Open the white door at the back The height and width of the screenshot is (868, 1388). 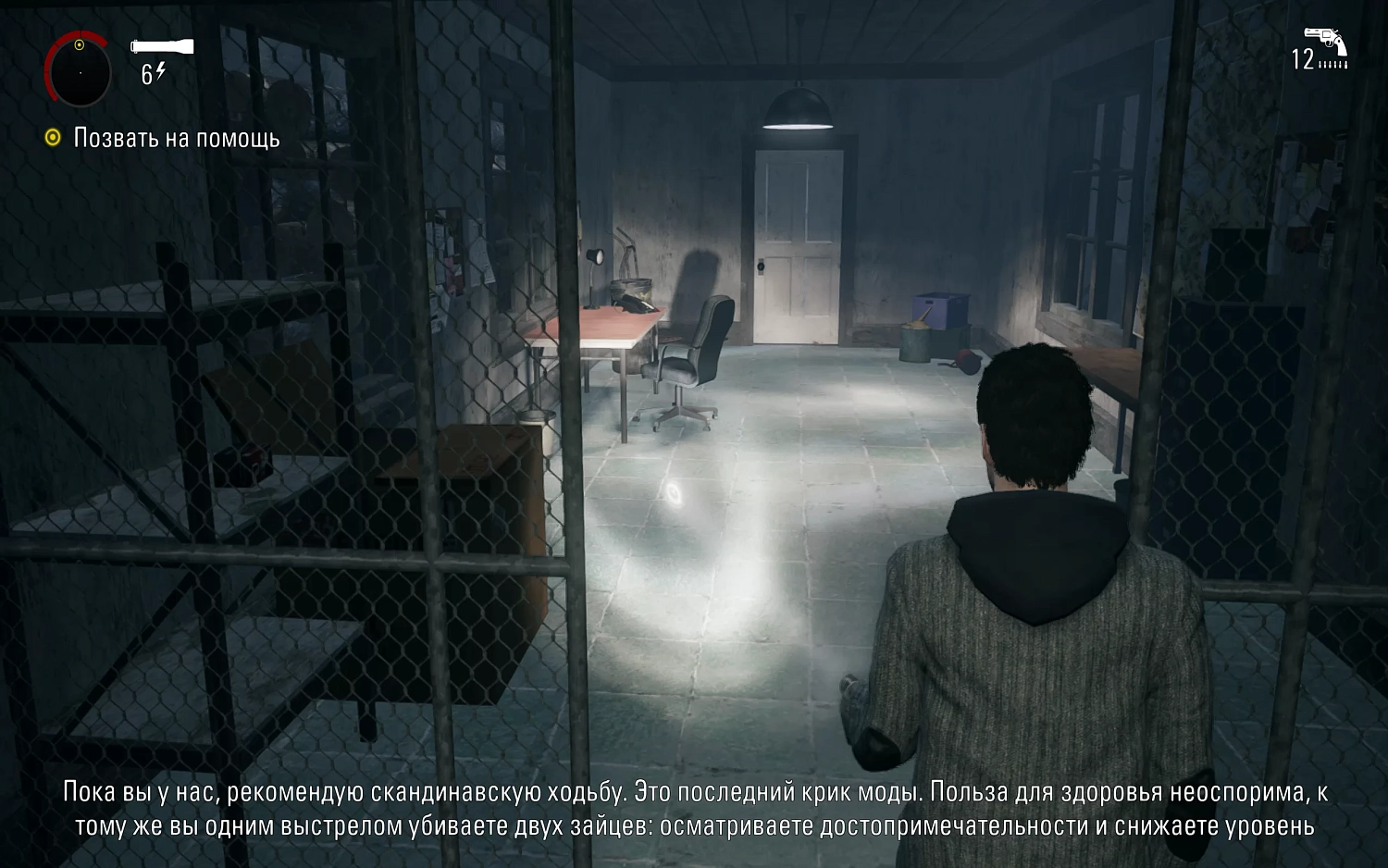click(x=800, y=245)
